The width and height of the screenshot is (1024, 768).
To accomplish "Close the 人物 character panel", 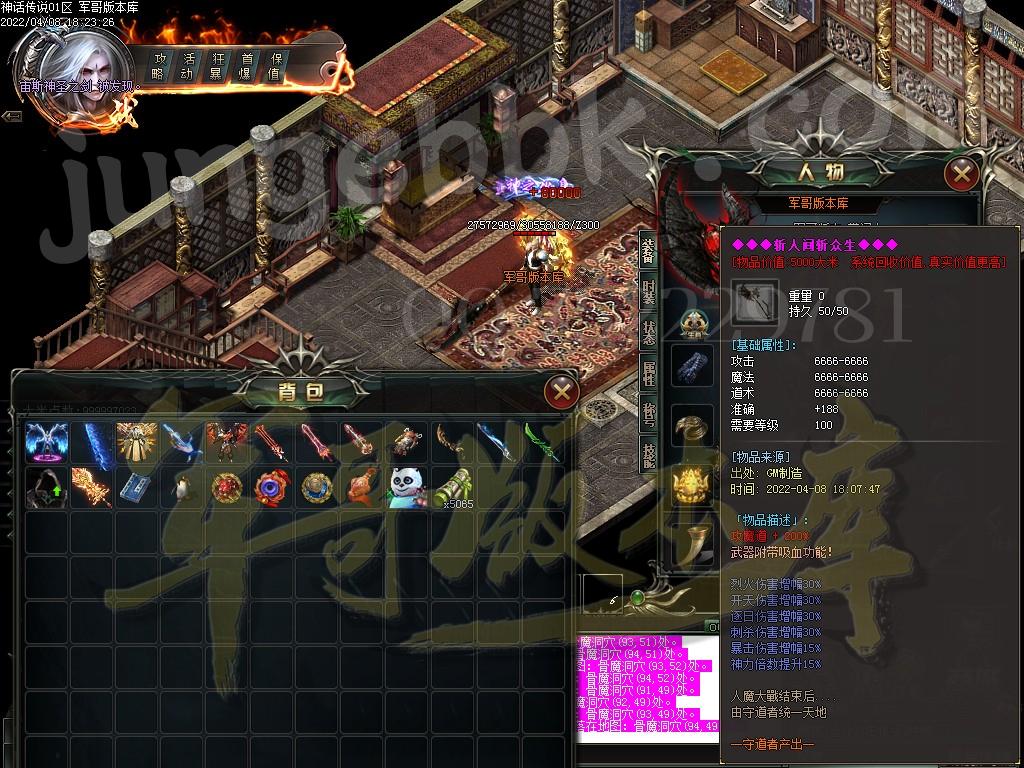I will [x=962, y=174].
